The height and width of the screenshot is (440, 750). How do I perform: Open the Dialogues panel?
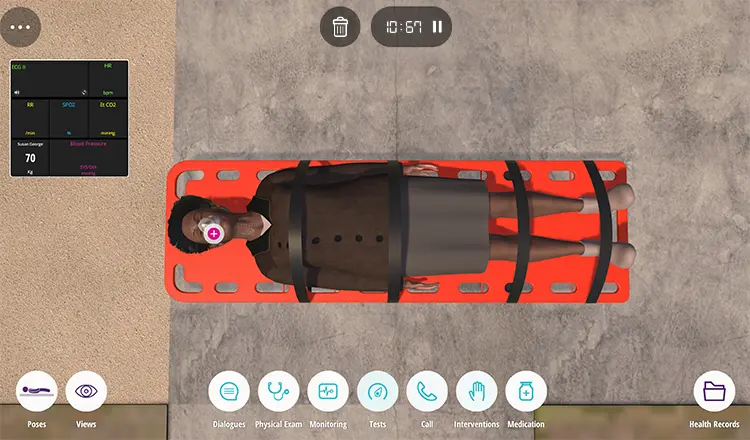point(229,392)
